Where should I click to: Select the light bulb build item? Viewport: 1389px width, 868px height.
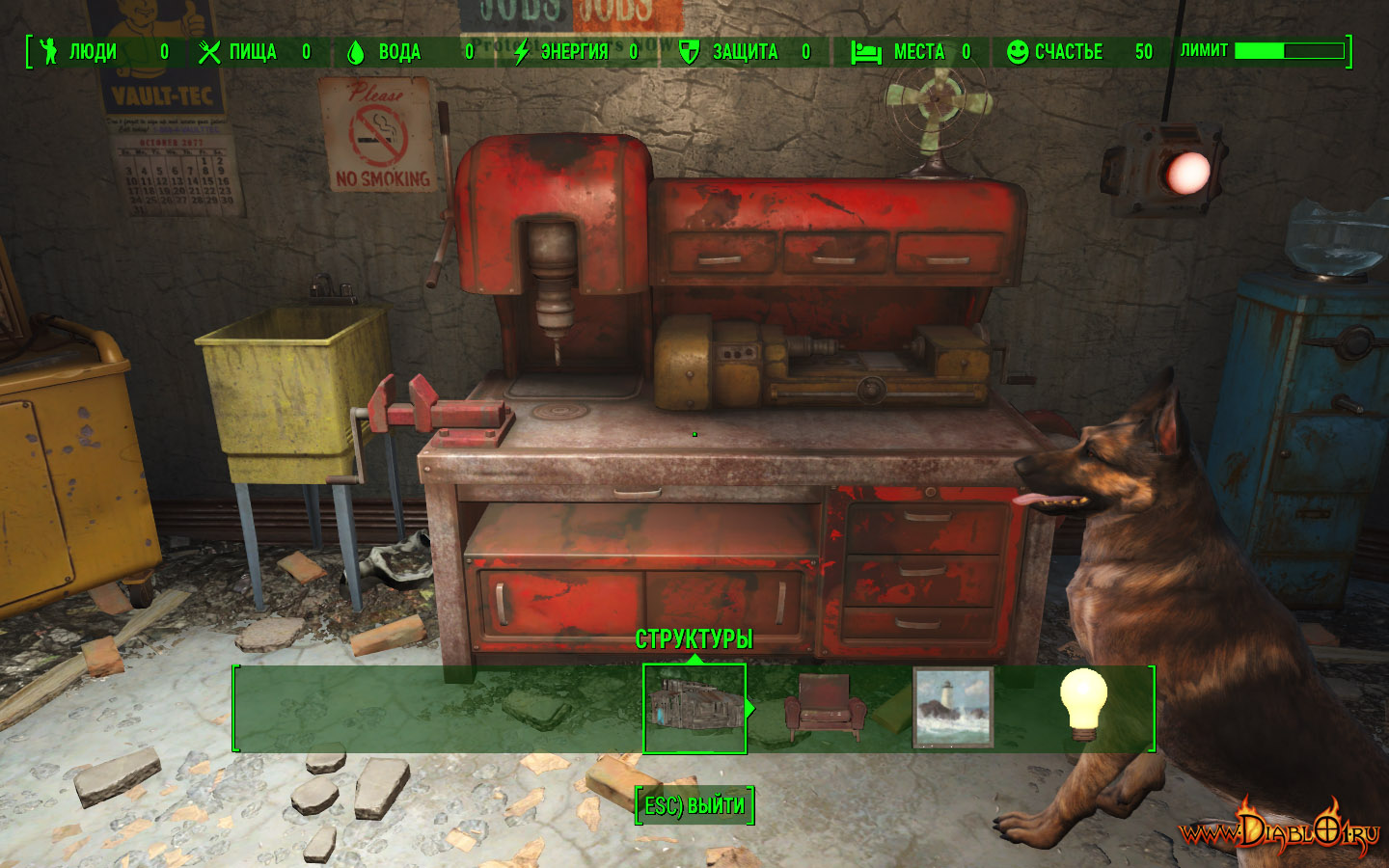click(x=1085, y=706)
